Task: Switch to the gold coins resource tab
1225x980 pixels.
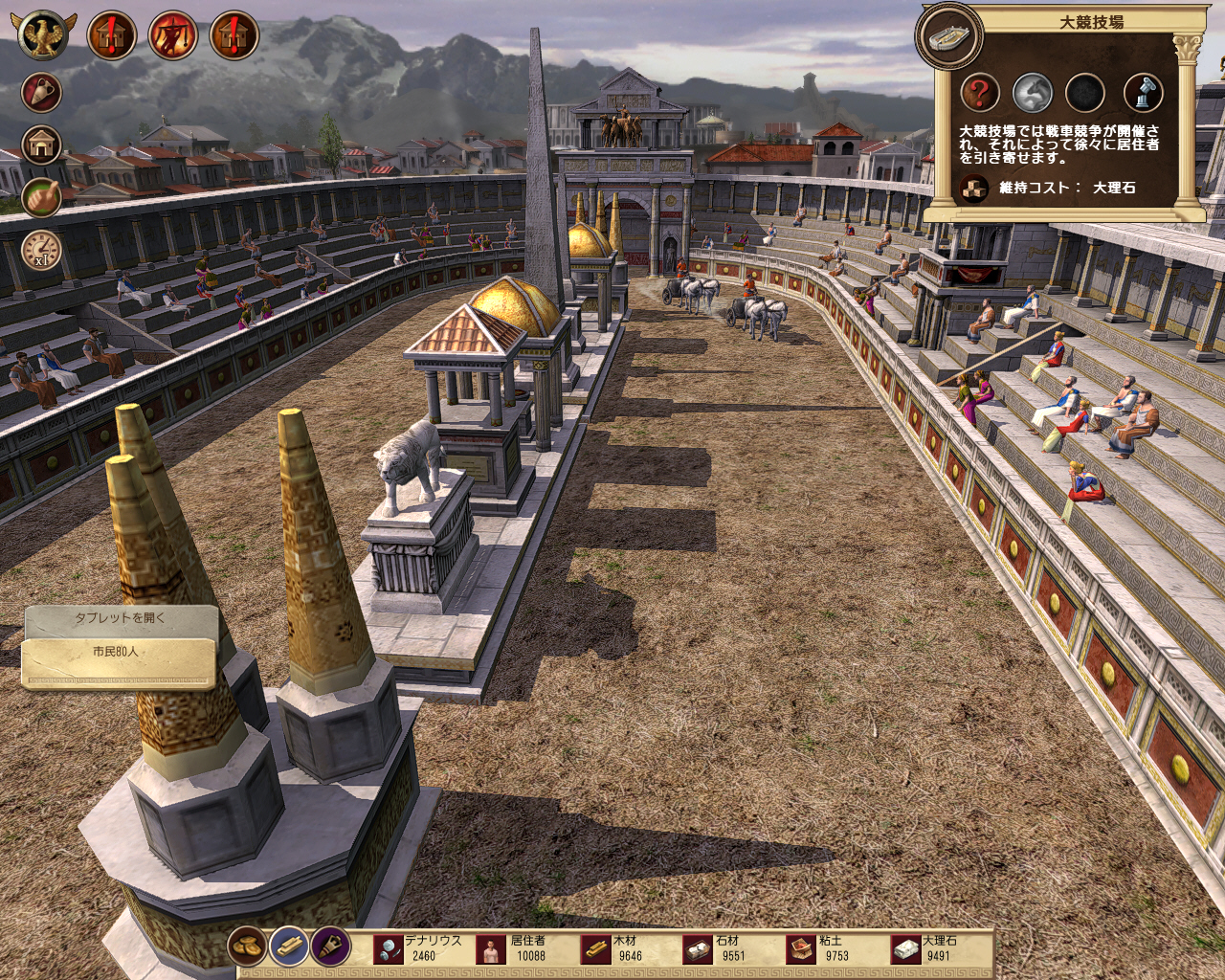Action: click(247, 947)
